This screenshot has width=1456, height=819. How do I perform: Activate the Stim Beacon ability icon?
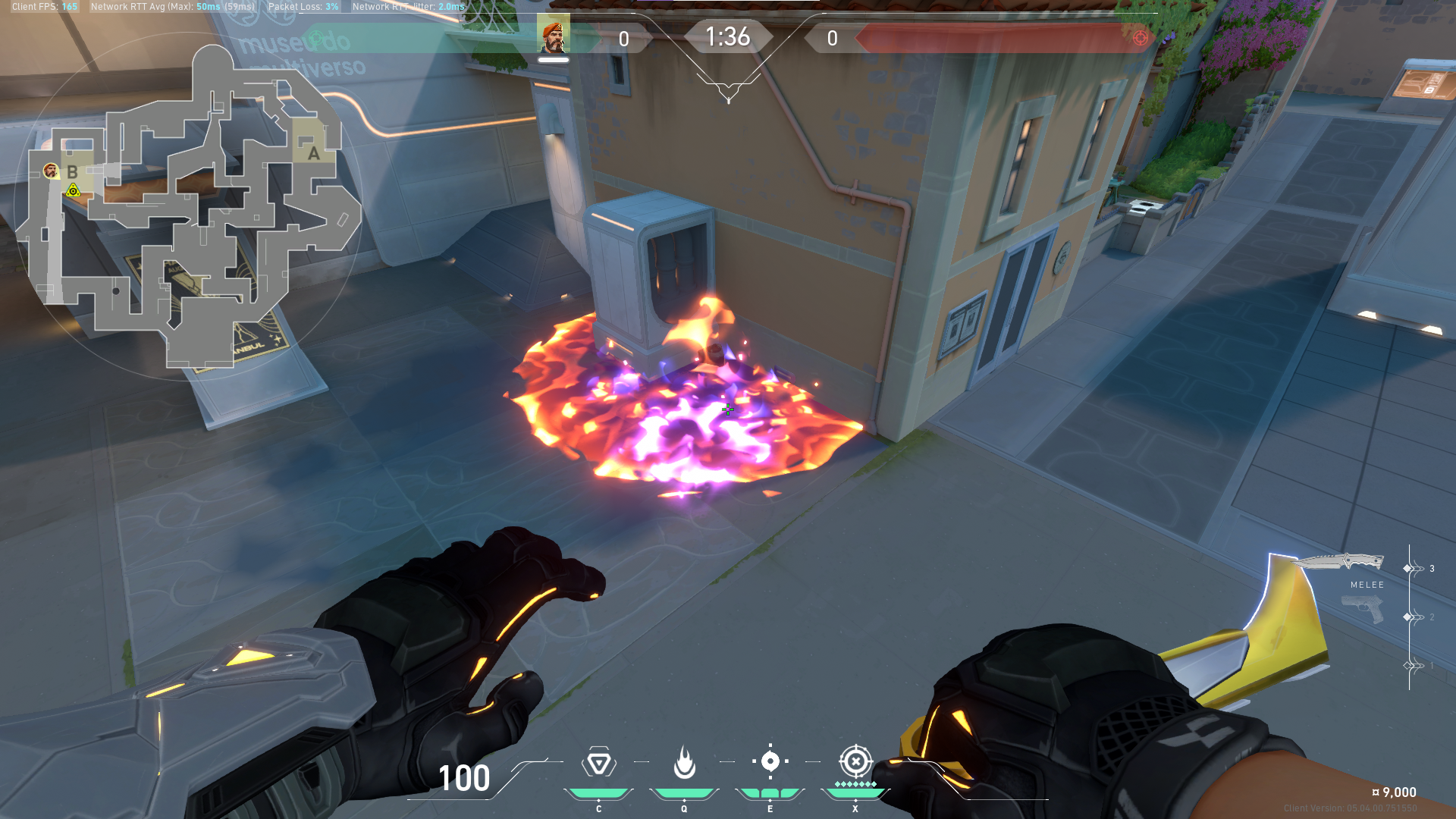(598, 763)
